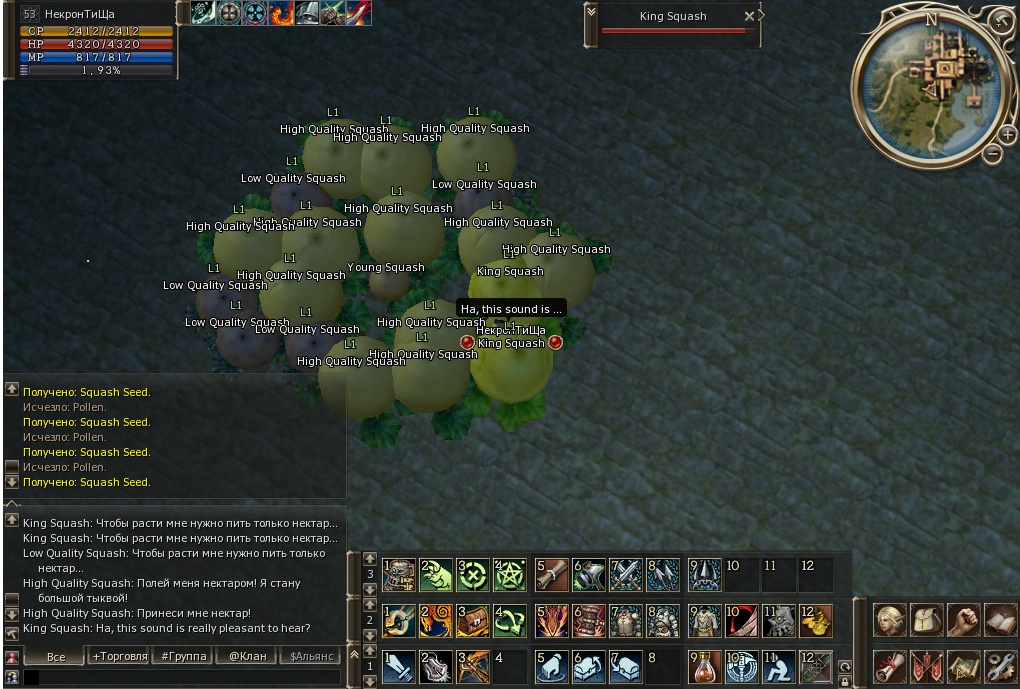Zoom out the minimap with minus button

coord(993,154)
